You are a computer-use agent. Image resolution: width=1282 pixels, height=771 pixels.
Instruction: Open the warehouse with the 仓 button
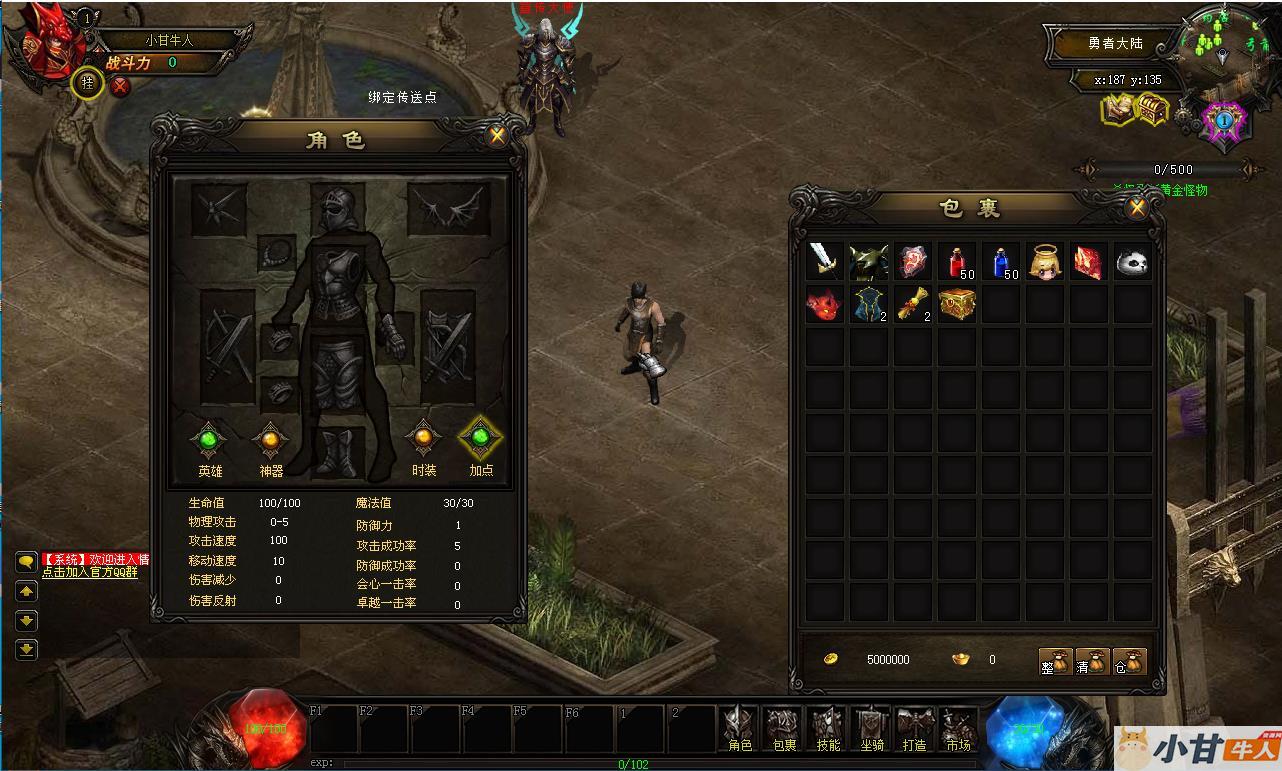pyautogui.click(x=1129, y=661)
